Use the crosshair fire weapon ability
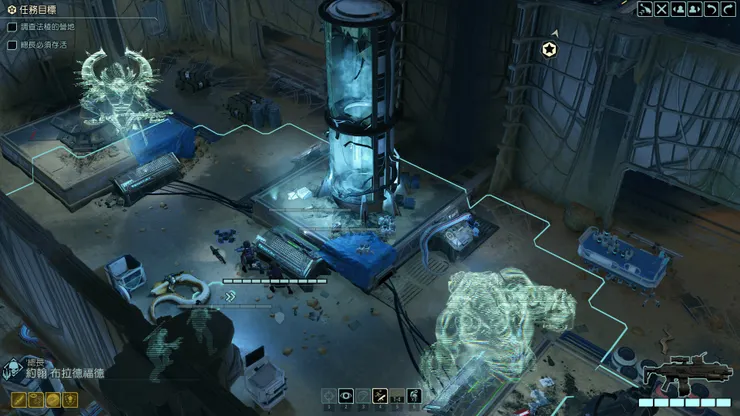The image size is (740, 416). 328,396
